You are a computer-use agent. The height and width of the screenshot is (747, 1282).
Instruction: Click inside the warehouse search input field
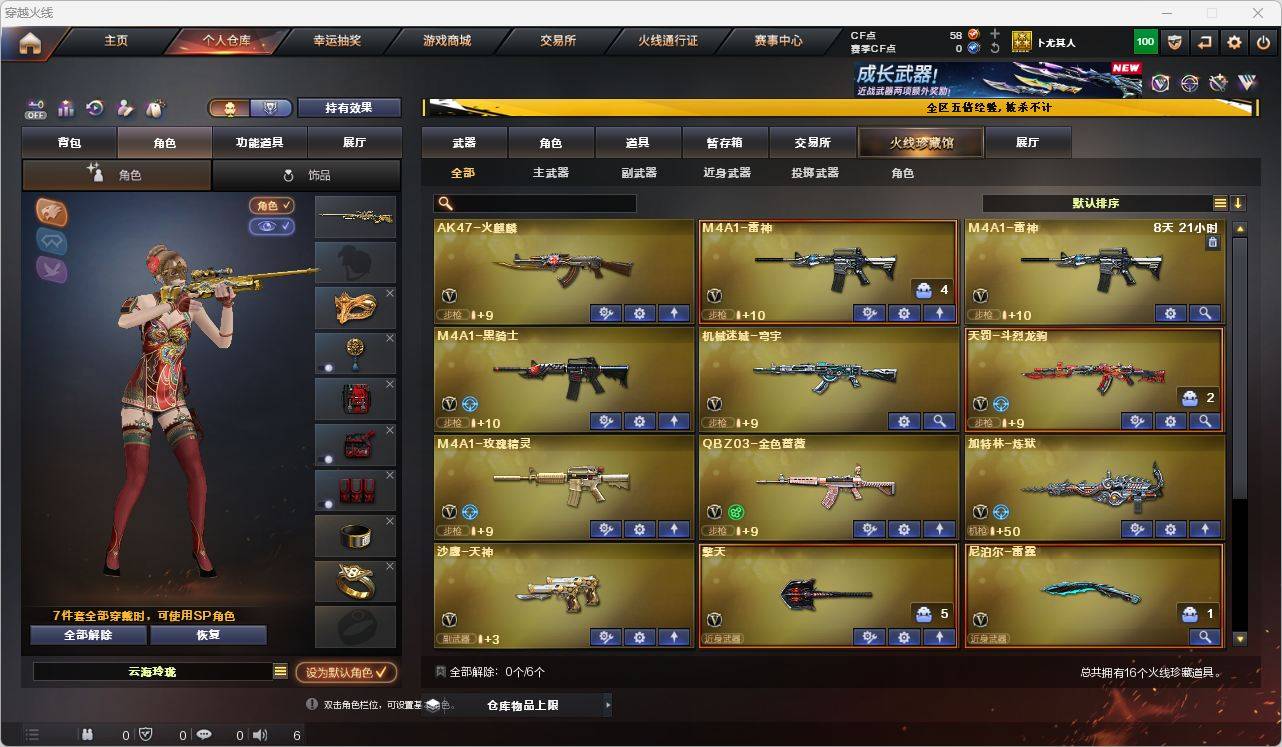coord(540,203)
